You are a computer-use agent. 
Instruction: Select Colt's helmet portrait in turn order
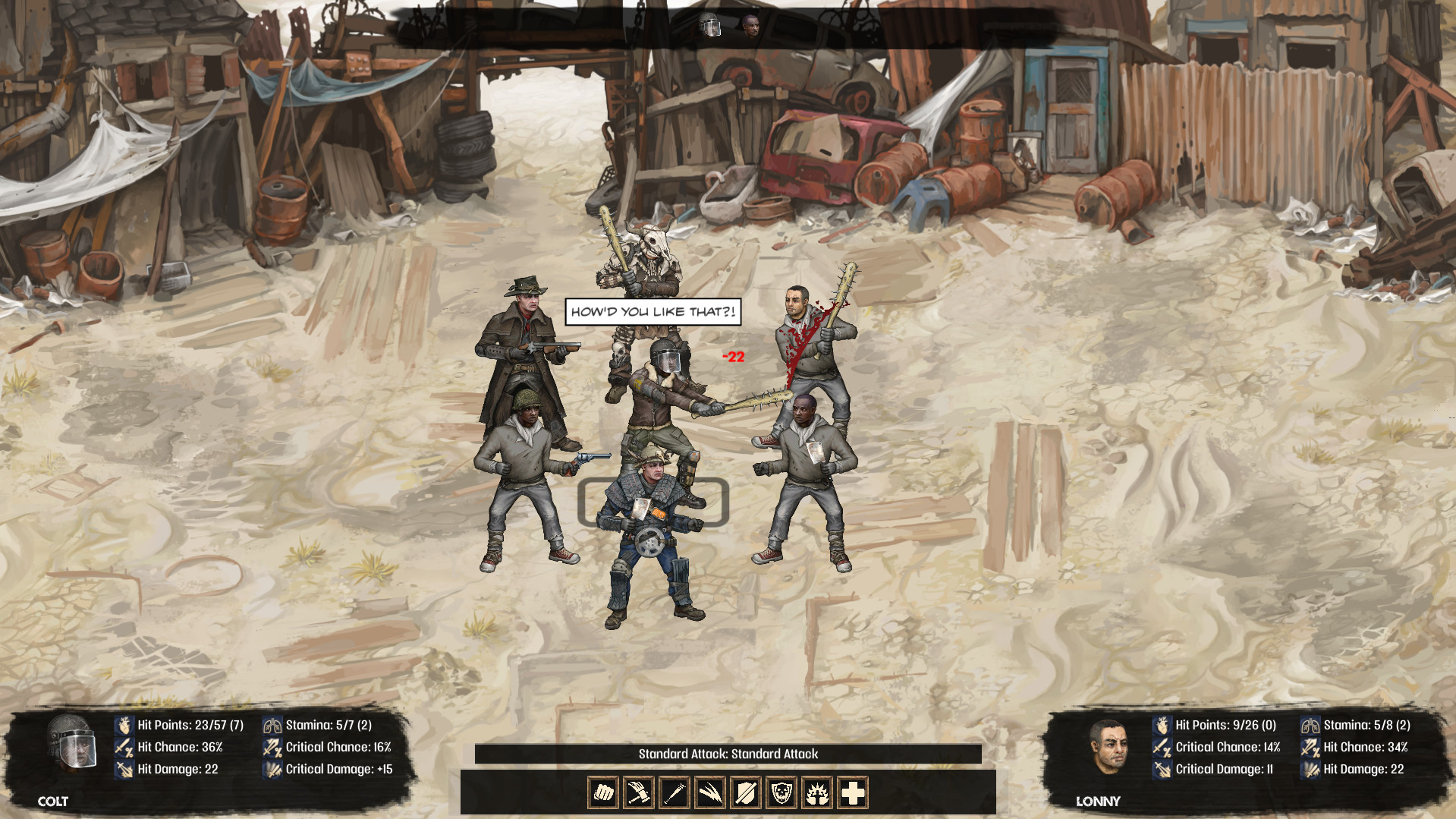tap(709, 27)
